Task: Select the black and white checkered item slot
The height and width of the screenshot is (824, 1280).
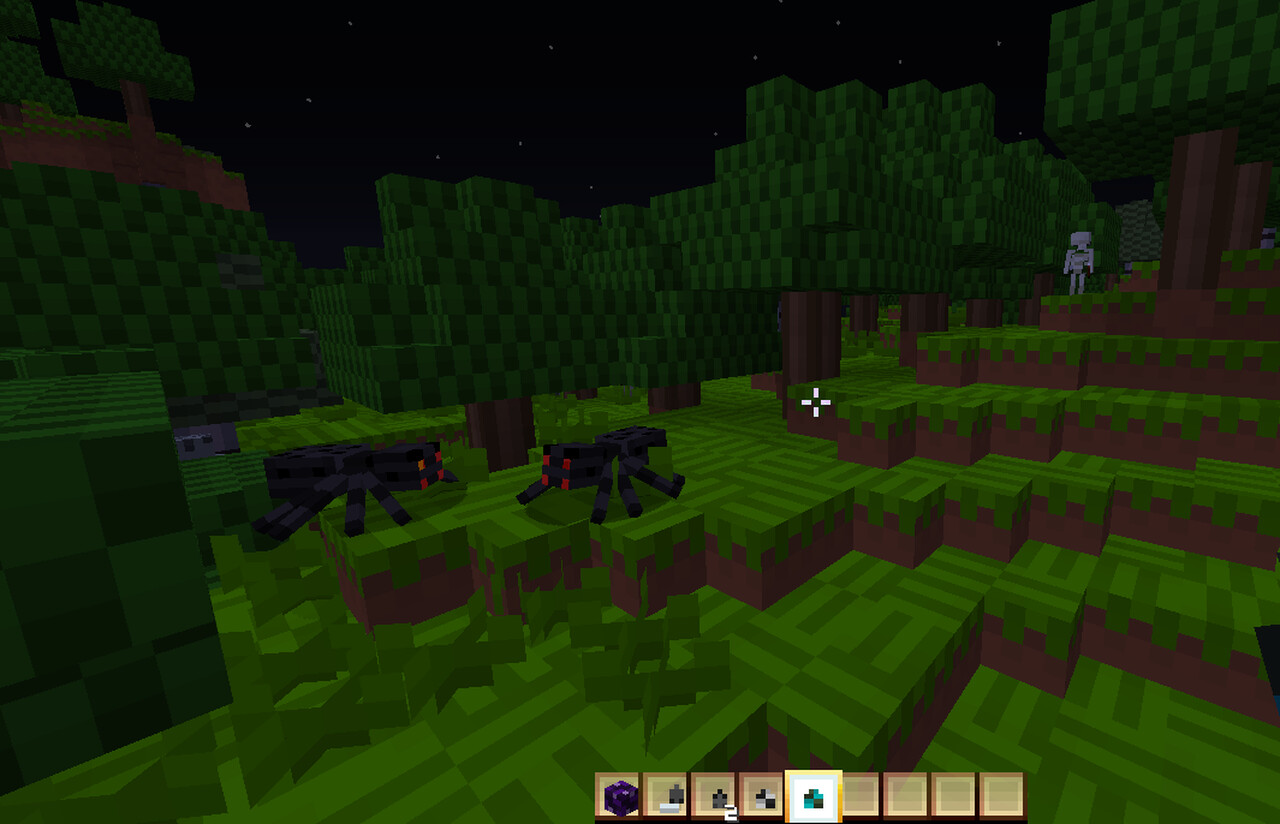Action: pyautogui.click(x=763, y=797)
